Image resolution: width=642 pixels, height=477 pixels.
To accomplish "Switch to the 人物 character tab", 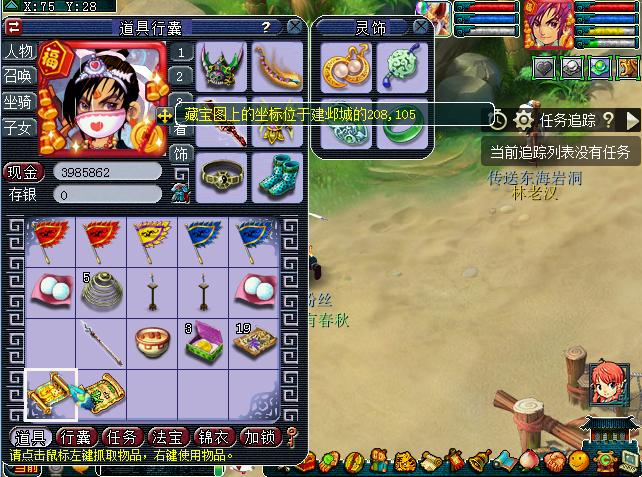I will coord(18,51).
